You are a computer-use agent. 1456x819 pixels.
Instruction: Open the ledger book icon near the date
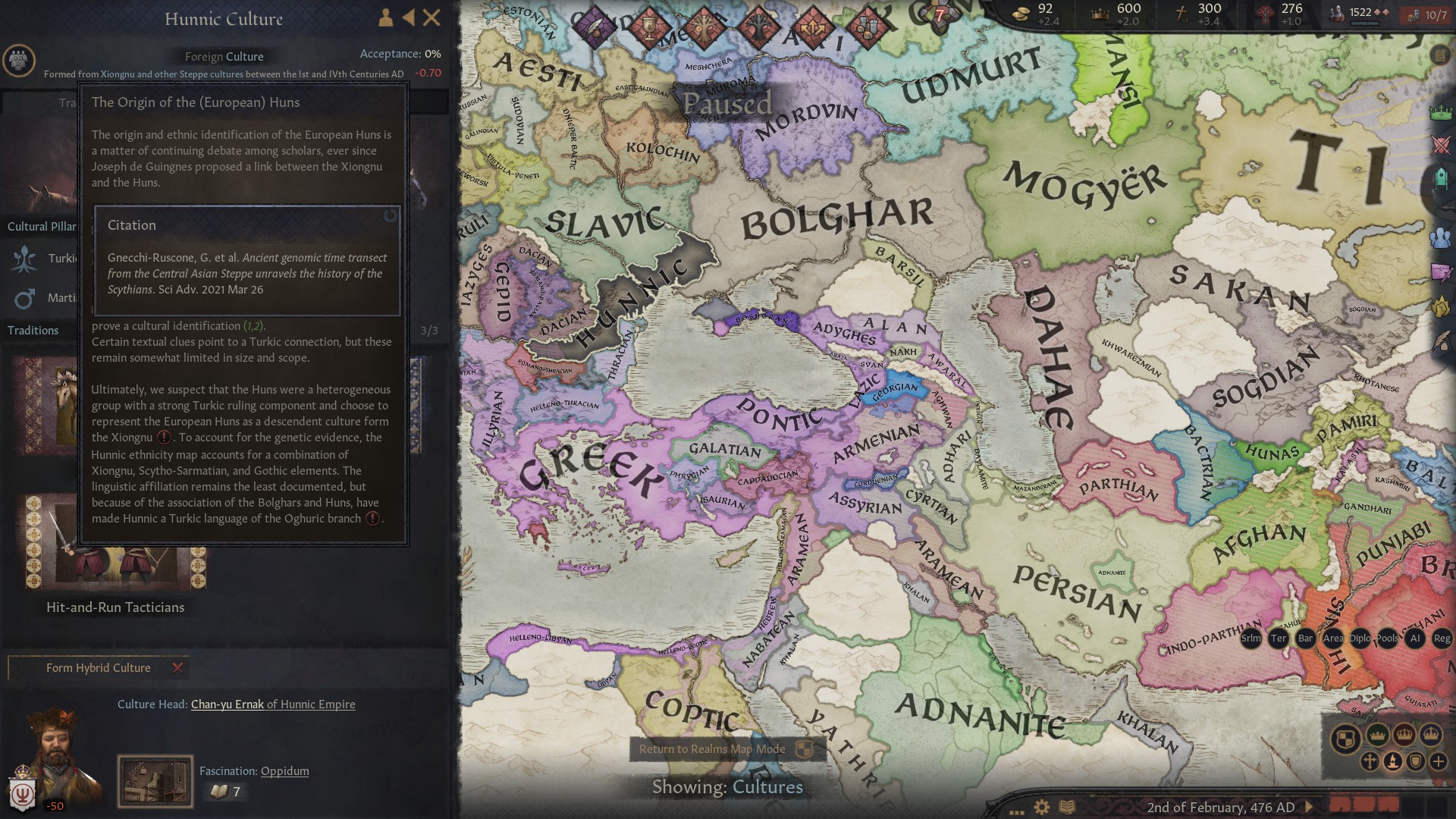click(1067, 807)
